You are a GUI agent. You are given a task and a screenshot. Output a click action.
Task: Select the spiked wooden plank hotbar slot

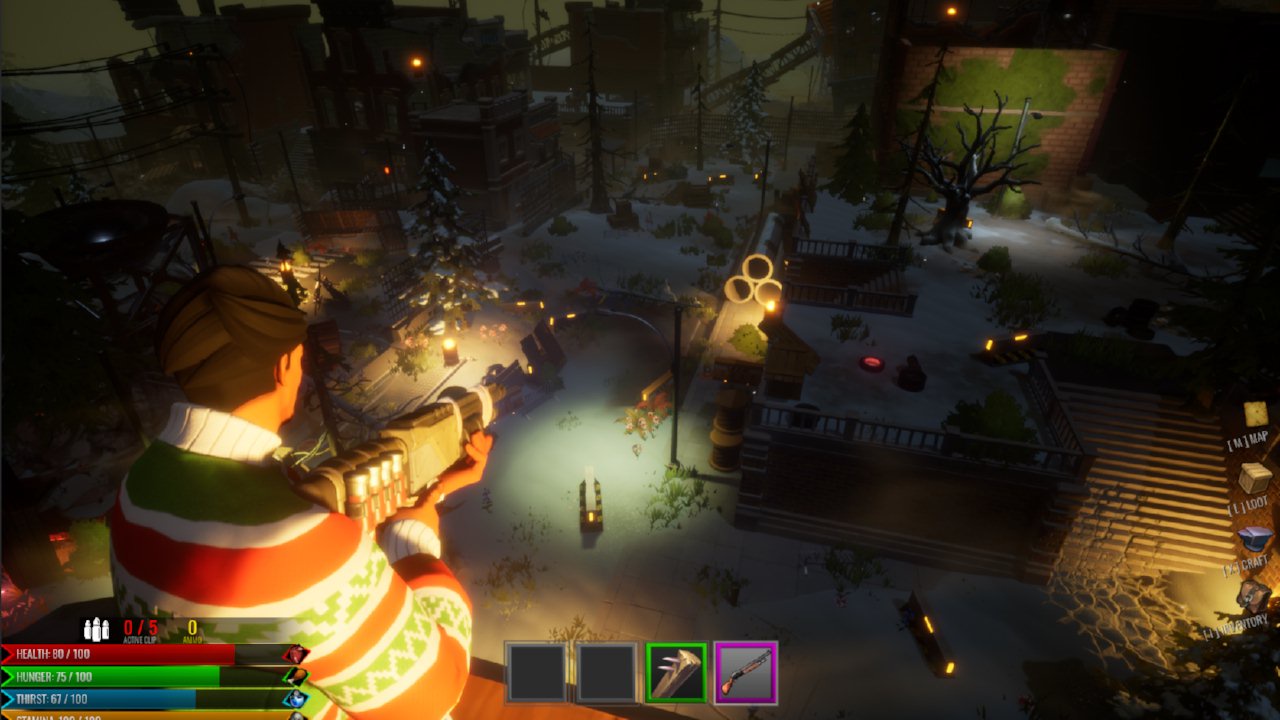coord(676,672)
